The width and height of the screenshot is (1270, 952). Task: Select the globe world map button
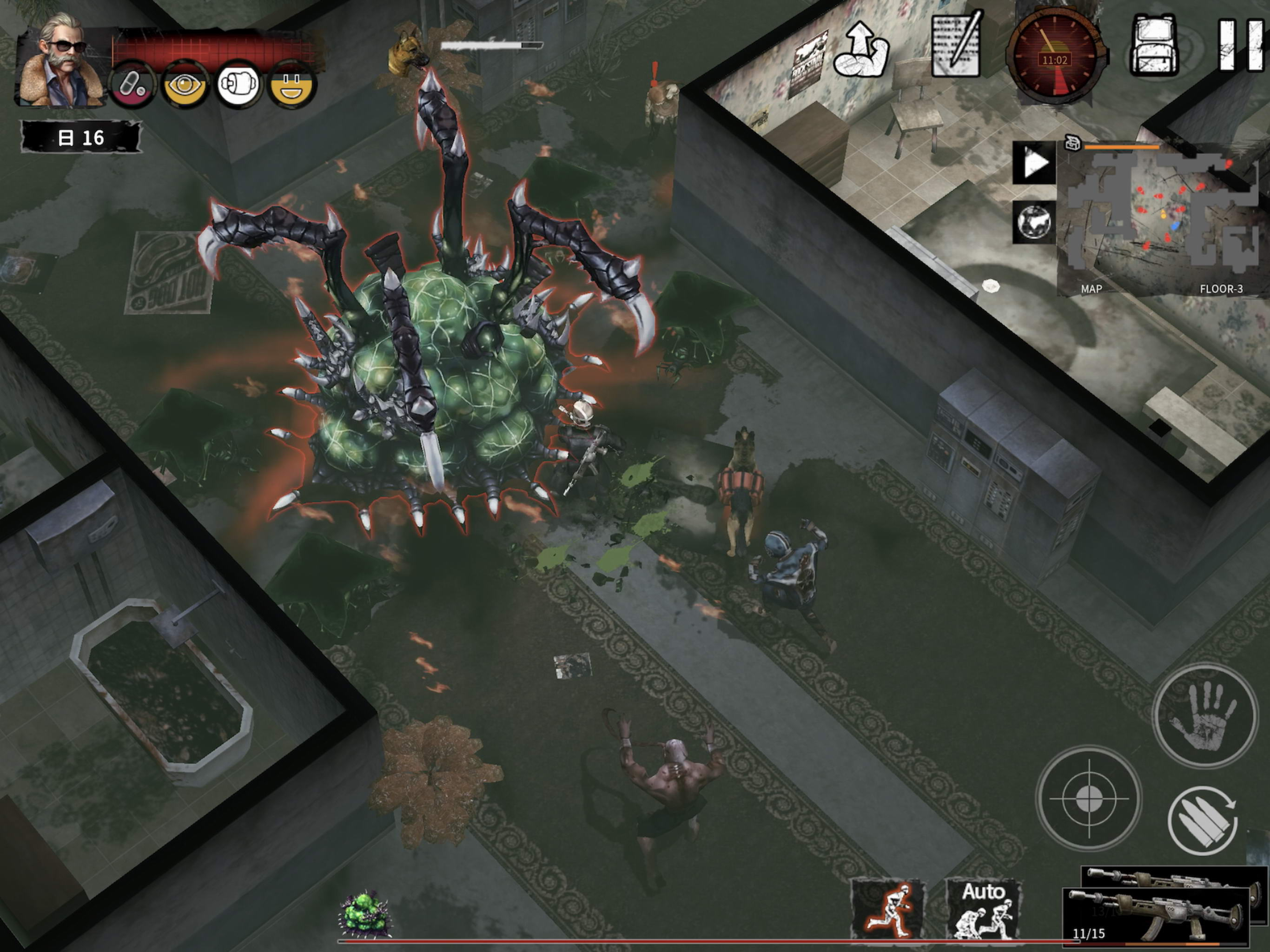[1034, 222]
